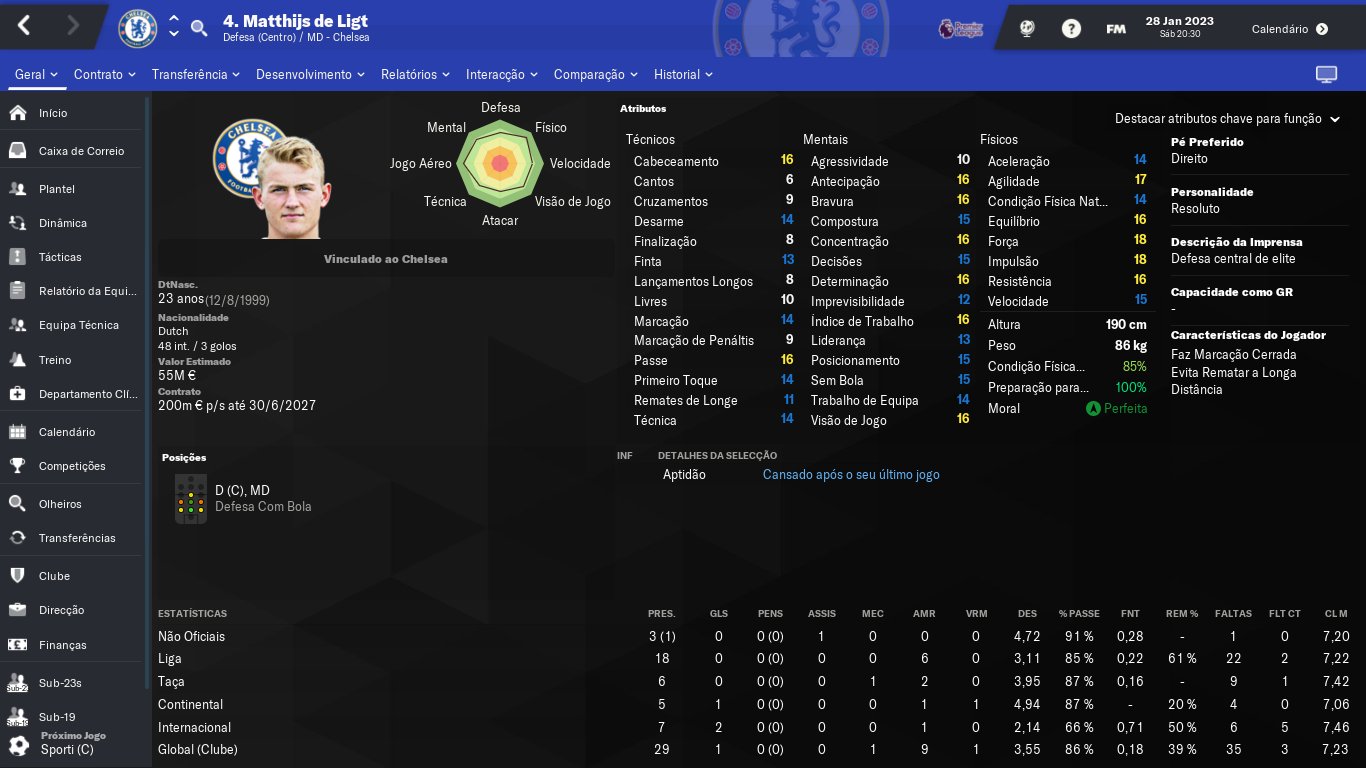Go back with the left arrow button
Image resolution: width=1366 pixels, height=768 pixels.
pyautogui.click(x=25, y=27)
